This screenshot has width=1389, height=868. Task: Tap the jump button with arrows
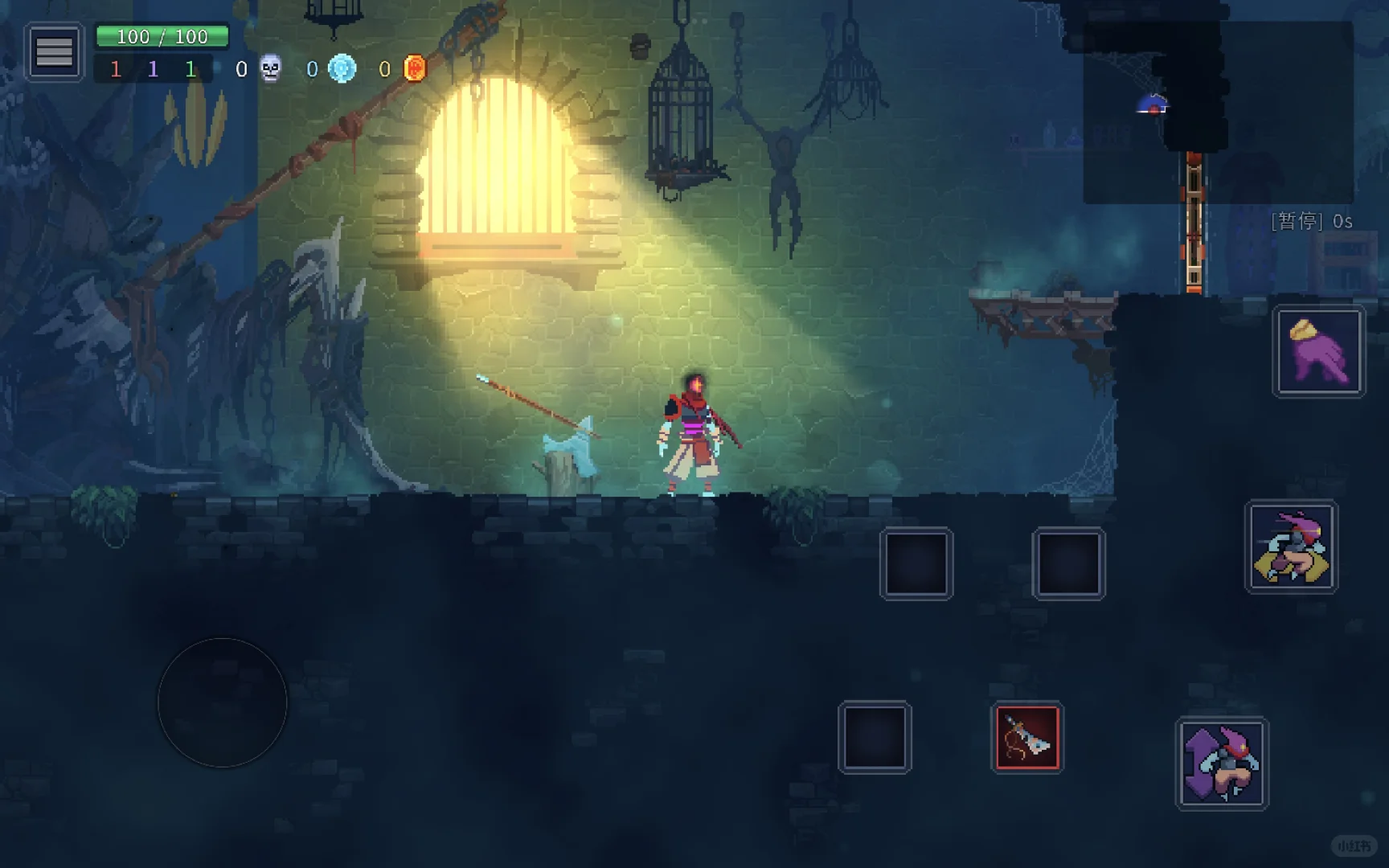pos(1222,764)
